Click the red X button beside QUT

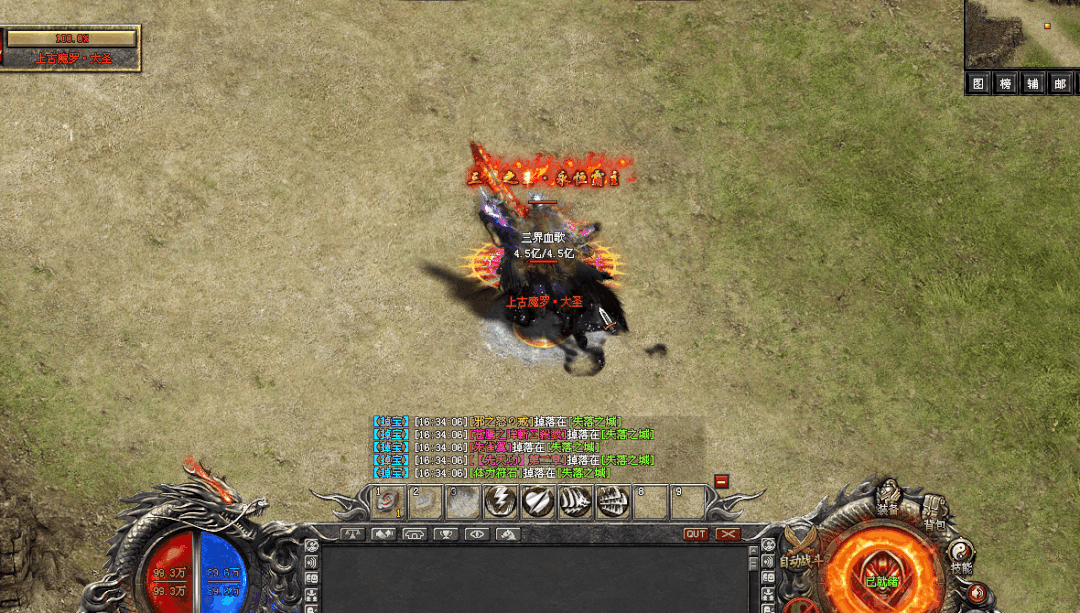tap(728, 534)
